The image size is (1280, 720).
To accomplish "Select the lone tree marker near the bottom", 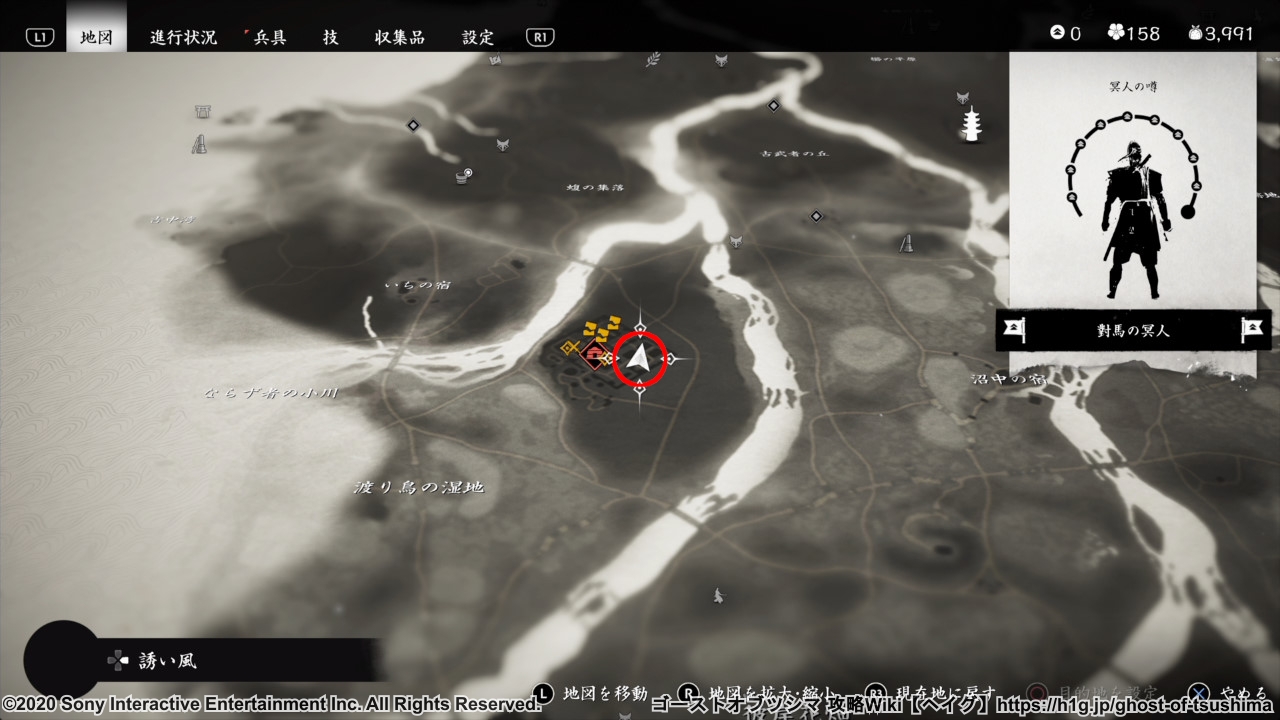I will click(718, 596).
